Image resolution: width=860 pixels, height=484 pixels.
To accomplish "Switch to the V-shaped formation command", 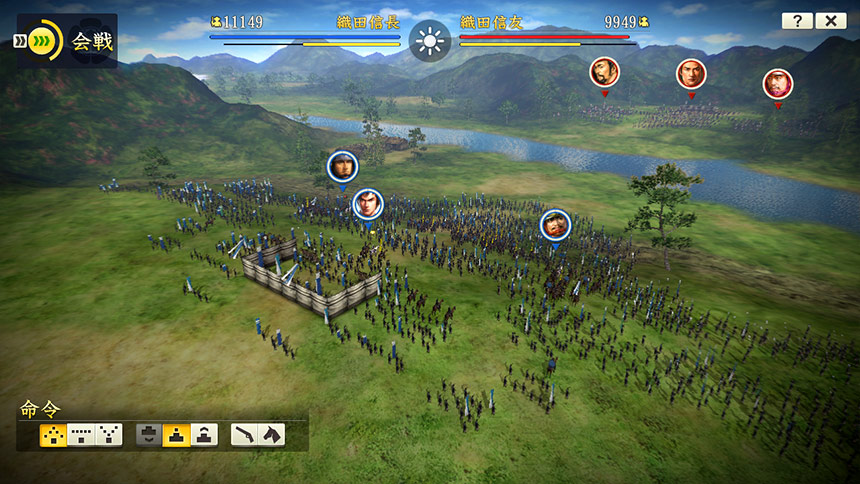I will [x=109, y=434].
